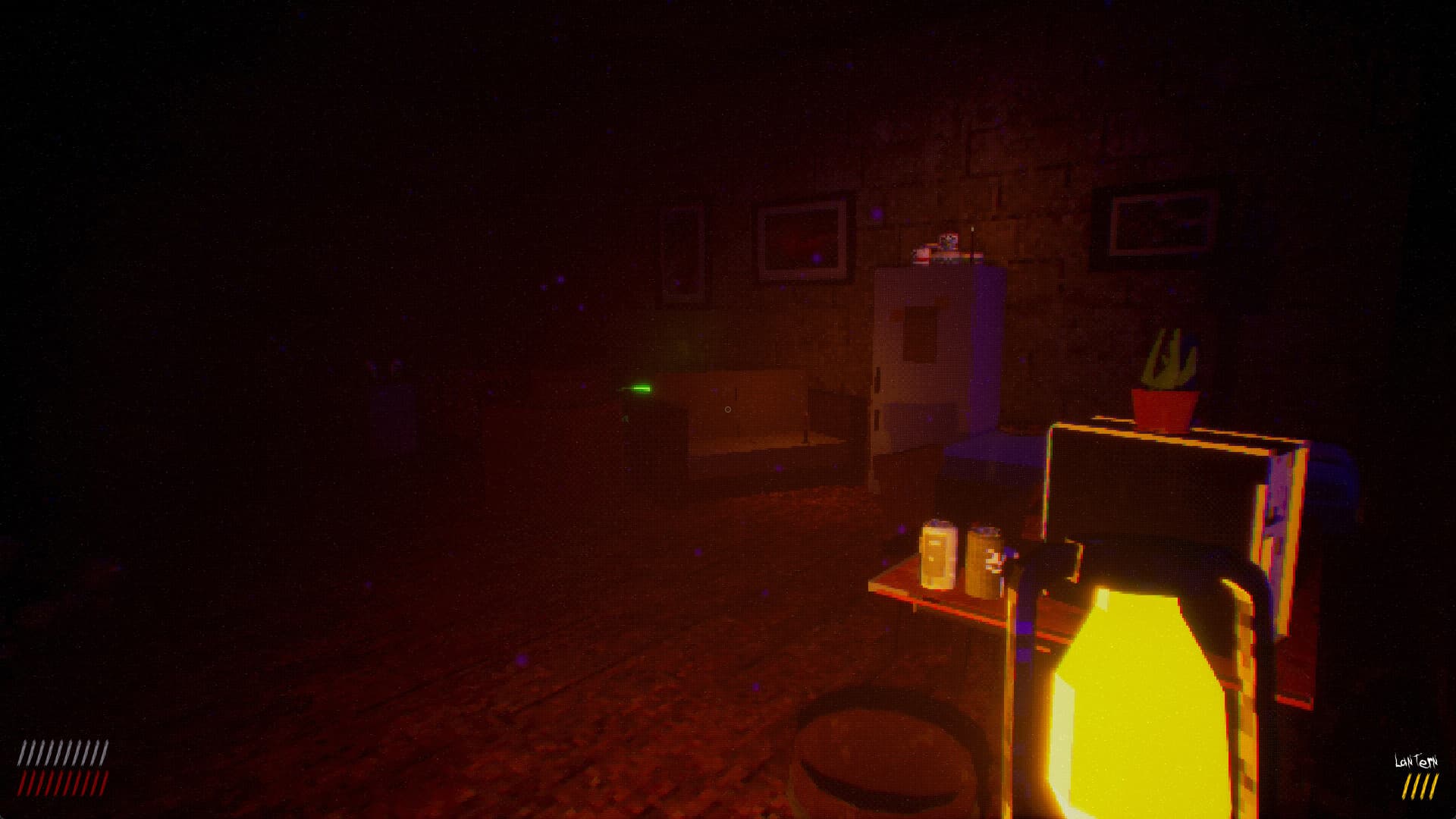Viewport: 1456px width, 819px height.
Task: Click the Lantern fuel gauge label
Action: point(1416,761)
